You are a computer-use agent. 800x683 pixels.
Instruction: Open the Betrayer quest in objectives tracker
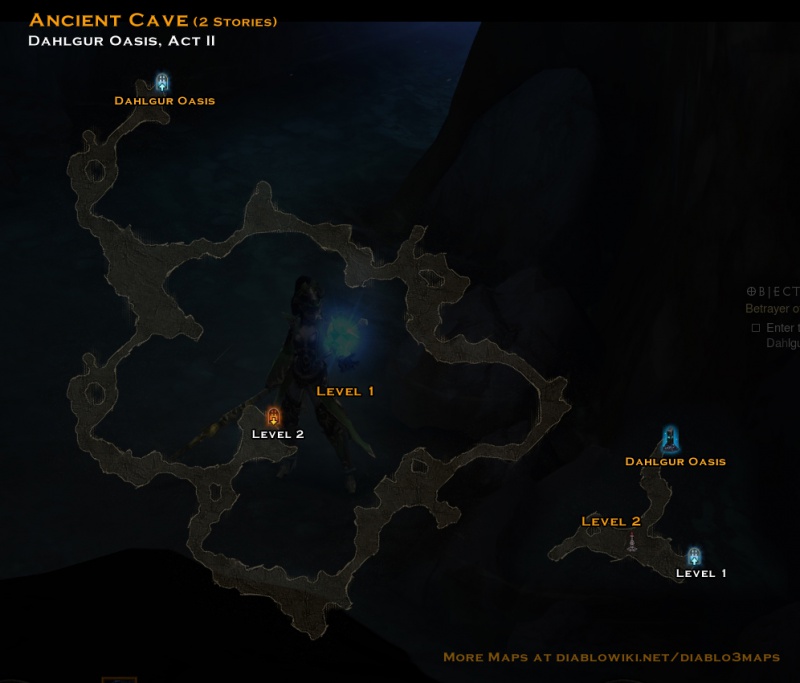773,309
